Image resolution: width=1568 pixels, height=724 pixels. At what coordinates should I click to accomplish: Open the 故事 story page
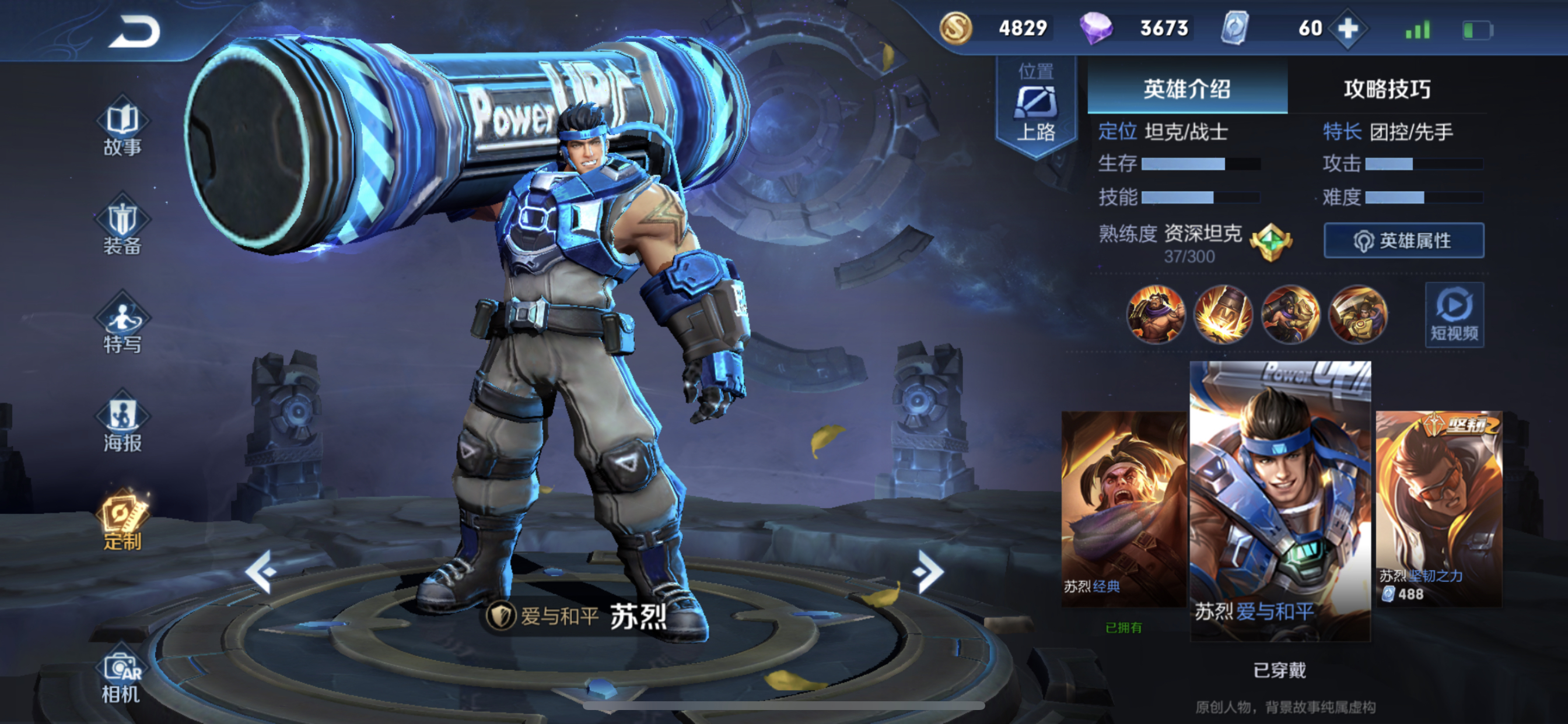point(122,126)
